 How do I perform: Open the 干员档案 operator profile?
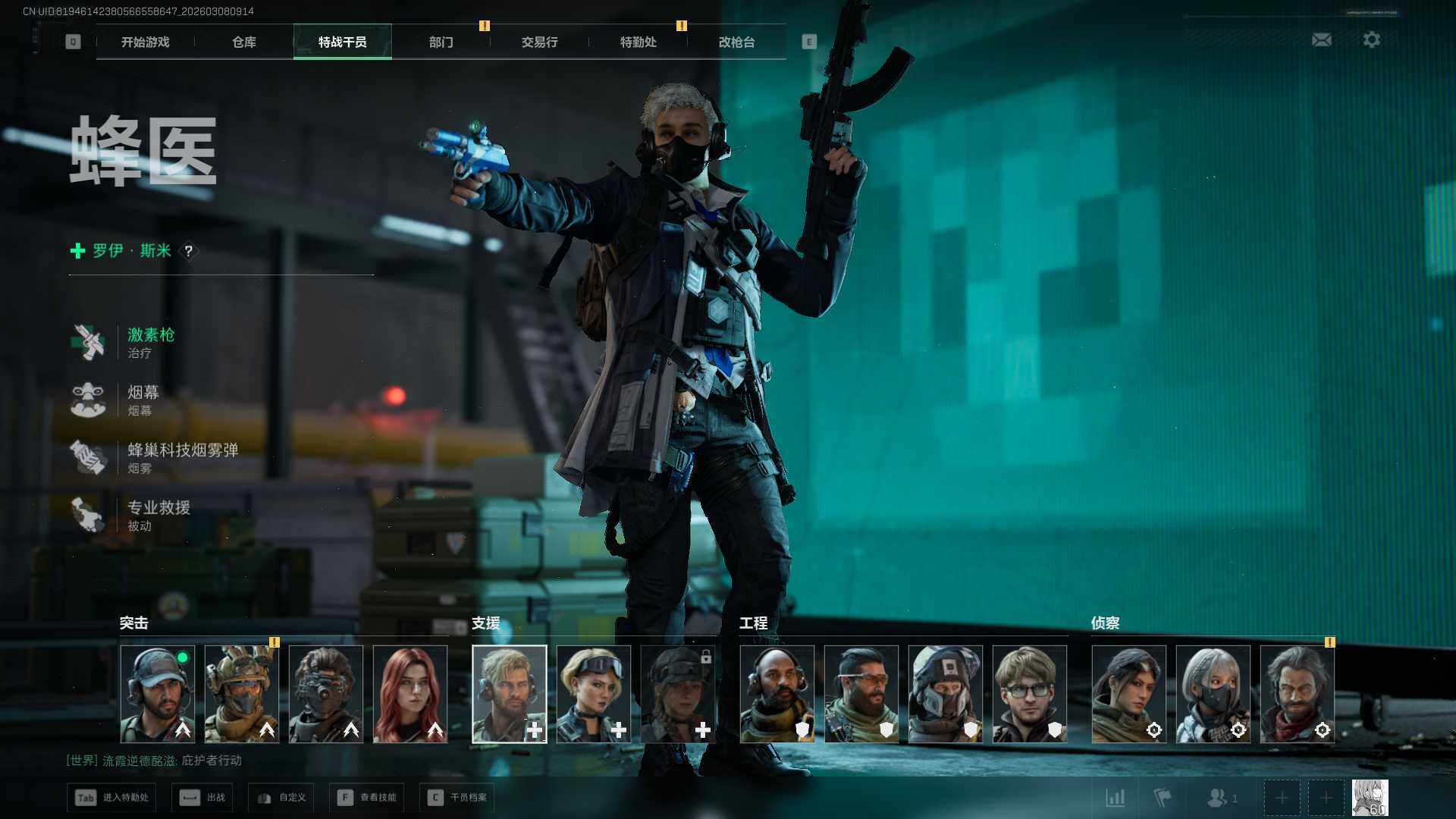coord(457,798)
